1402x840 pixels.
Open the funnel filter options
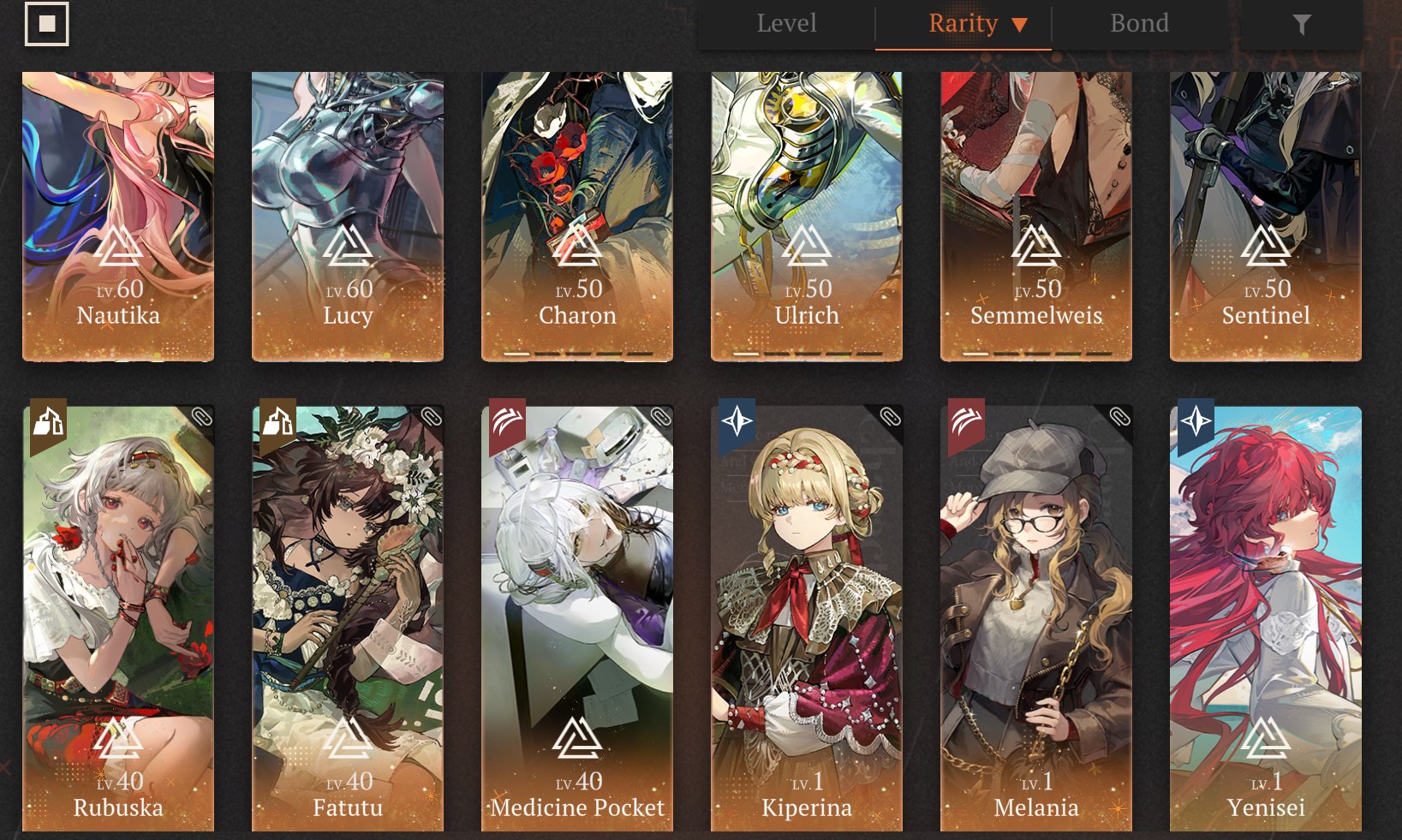click(1301, 25)
